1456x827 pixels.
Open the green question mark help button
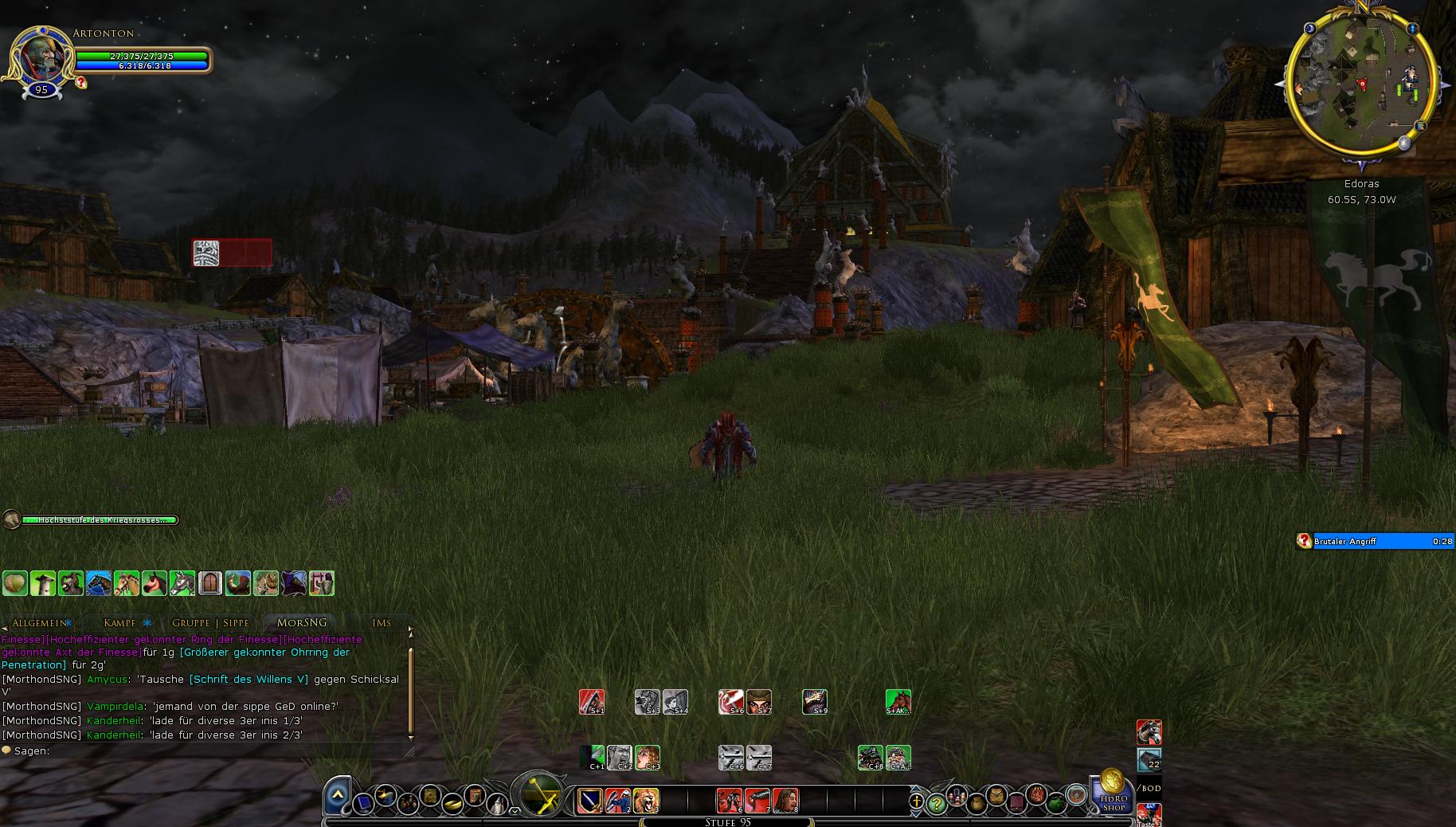pyautogui.click(x=937, y=803)
